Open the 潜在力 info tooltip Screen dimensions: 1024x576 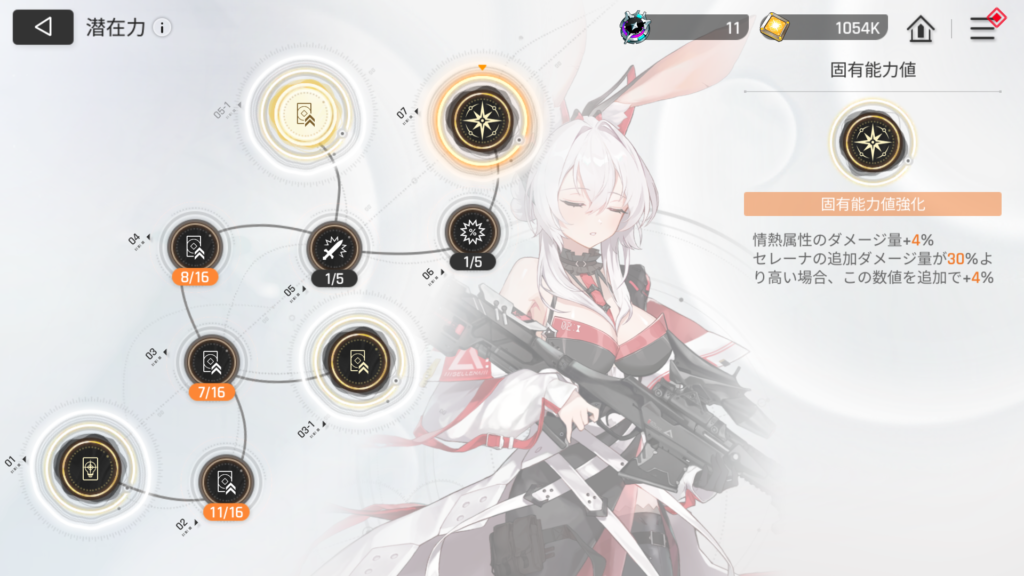(162, 28)
